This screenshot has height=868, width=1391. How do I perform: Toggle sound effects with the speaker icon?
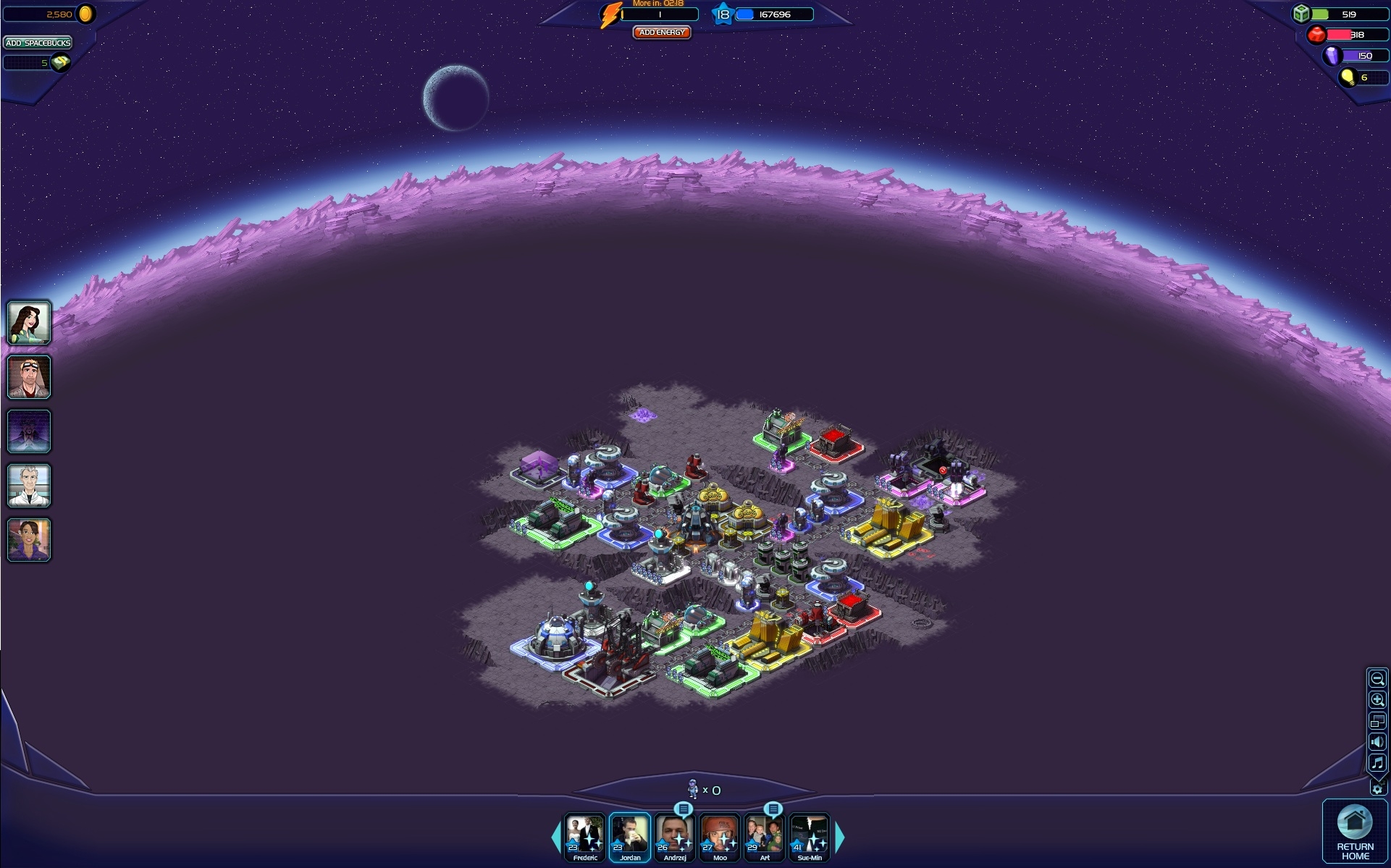1377,742
